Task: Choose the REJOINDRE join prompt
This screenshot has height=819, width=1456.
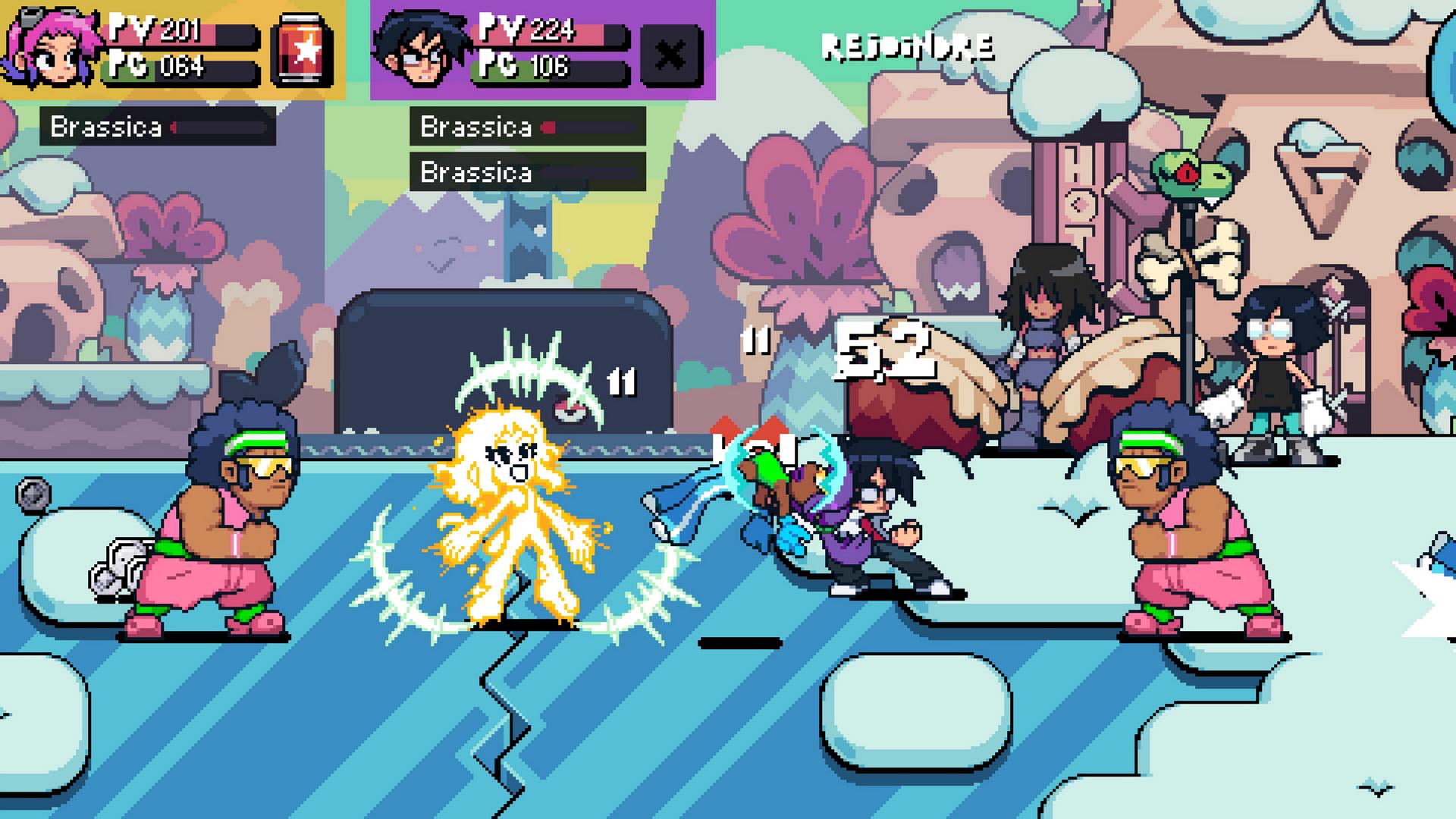Action: [x=908, y=47]
